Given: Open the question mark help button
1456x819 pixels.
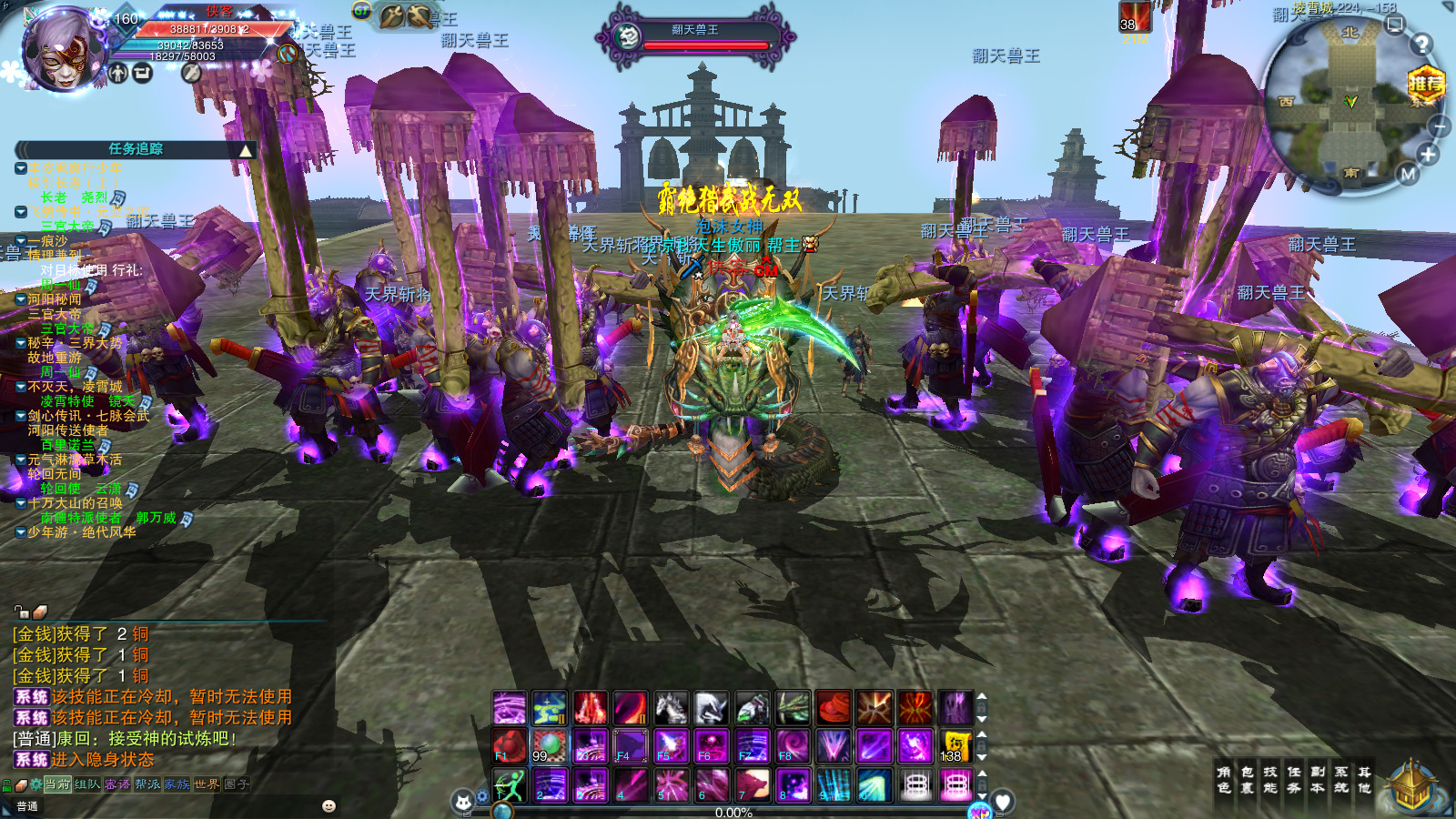Looking at the screenshot, I should 1421,44.
